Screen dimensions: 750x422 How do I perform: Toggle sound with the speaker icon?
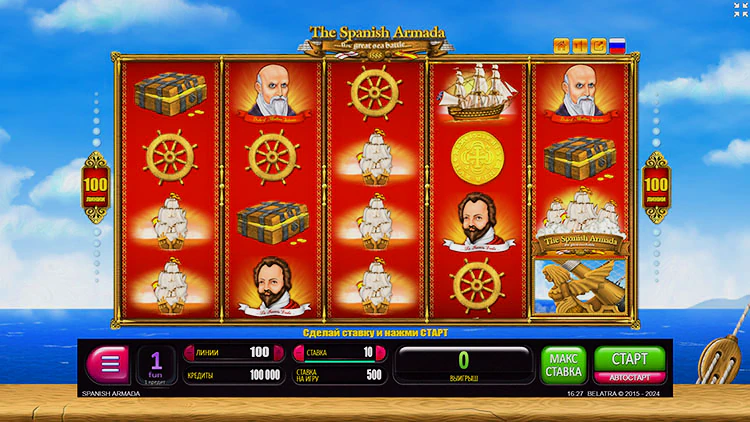tap(580, 45)
